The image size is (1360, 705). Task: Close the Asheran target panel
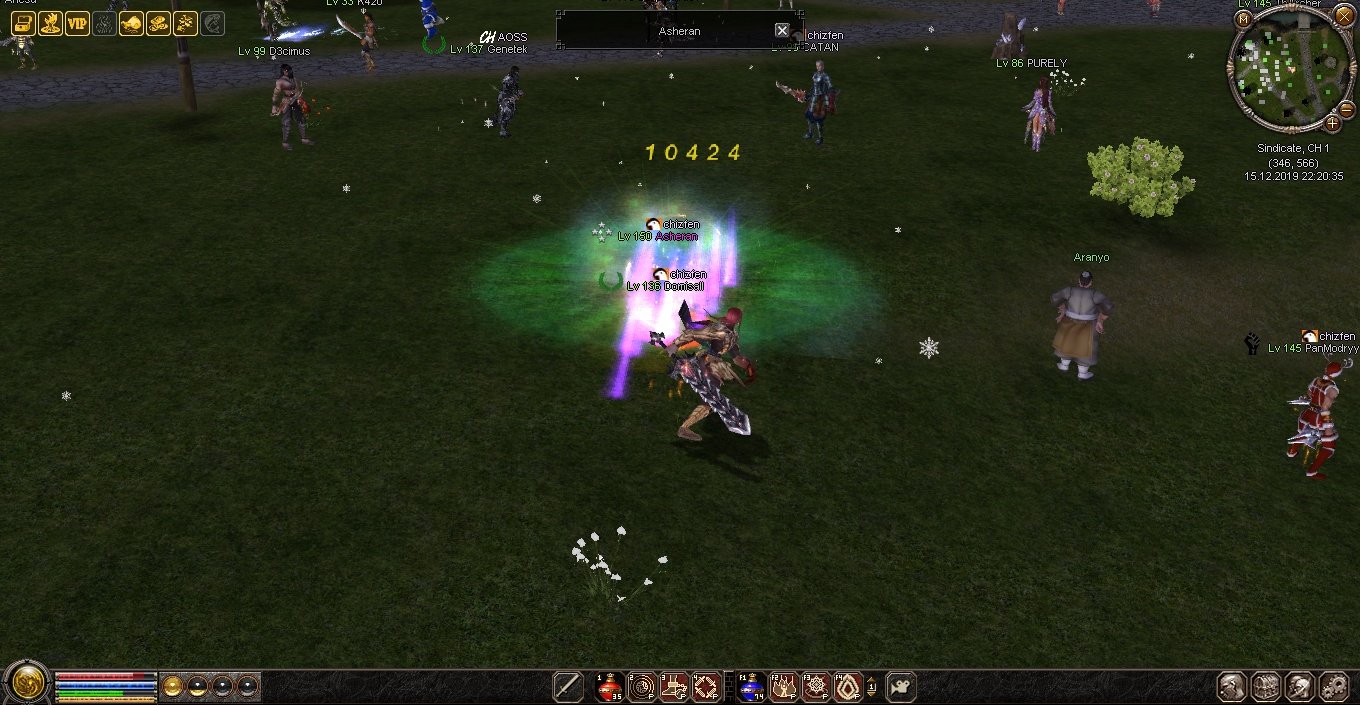782,31
